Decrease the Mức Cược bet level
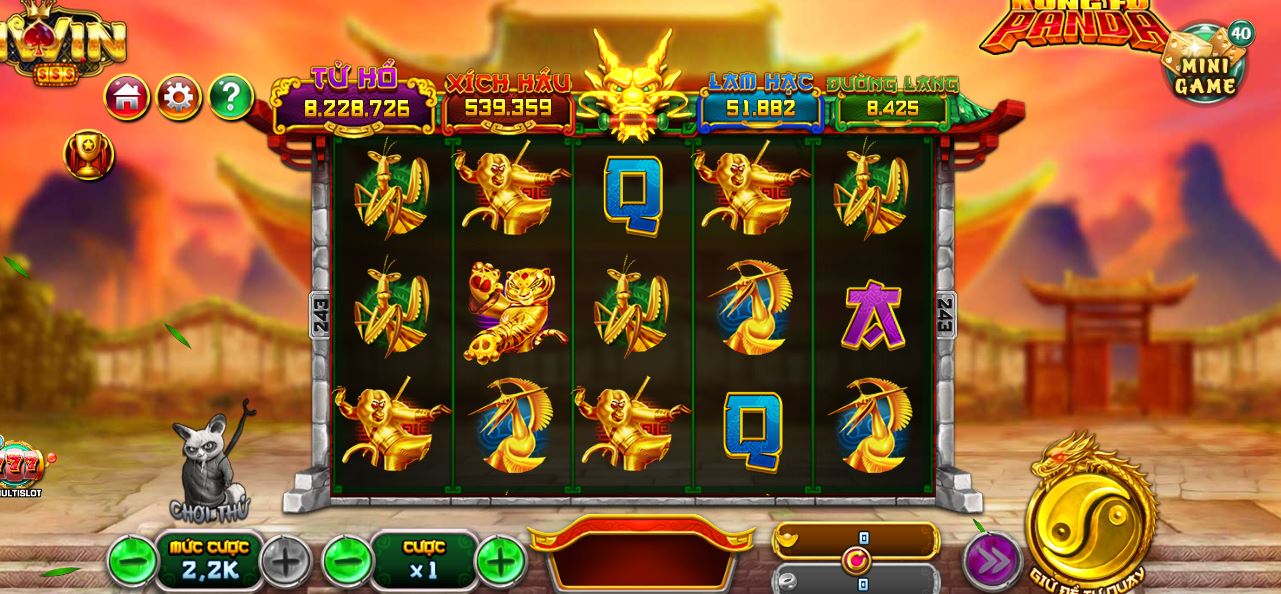The height and width of the screenshot is (594, 1281). coord(131,561)
